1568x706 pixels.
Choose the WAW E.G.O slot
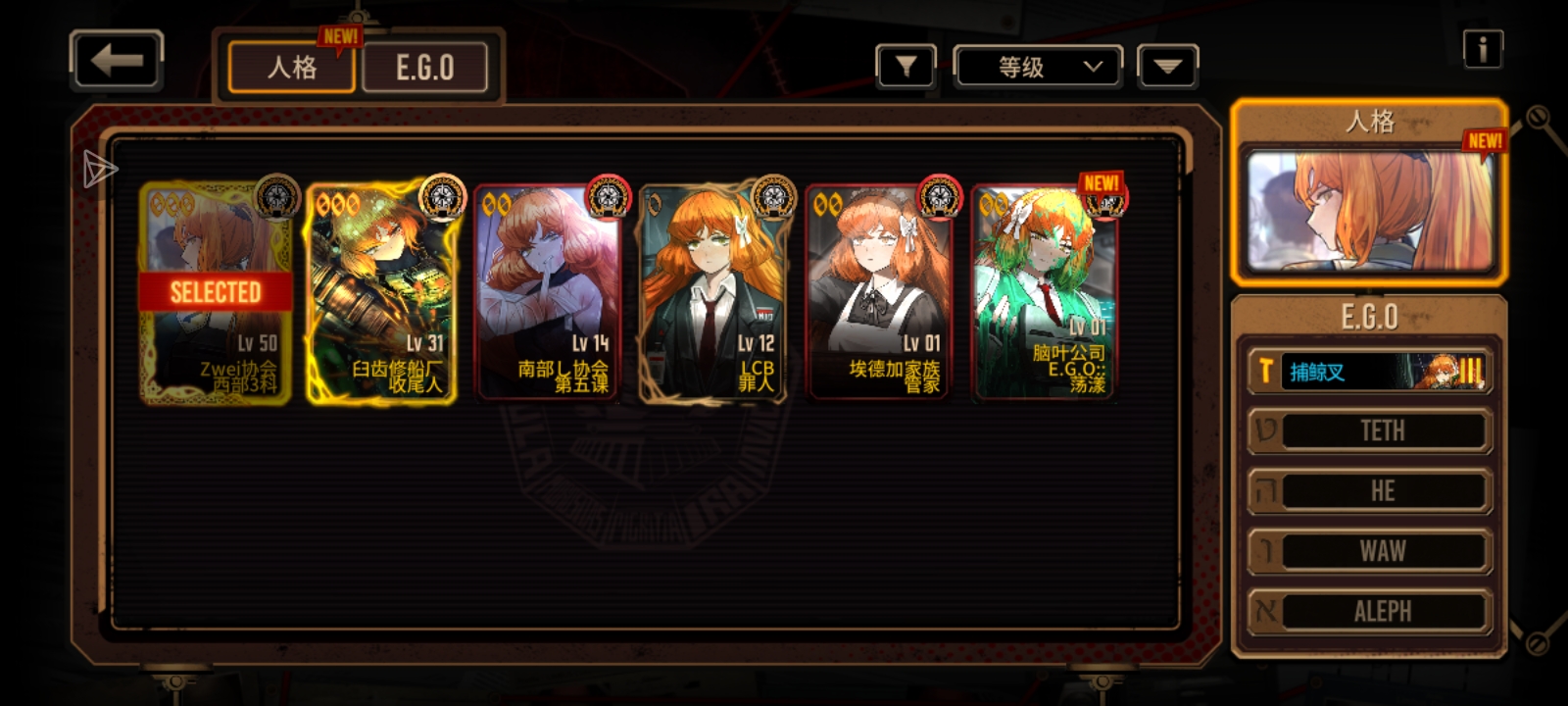pyautogui.click(x=1369, y=551)
